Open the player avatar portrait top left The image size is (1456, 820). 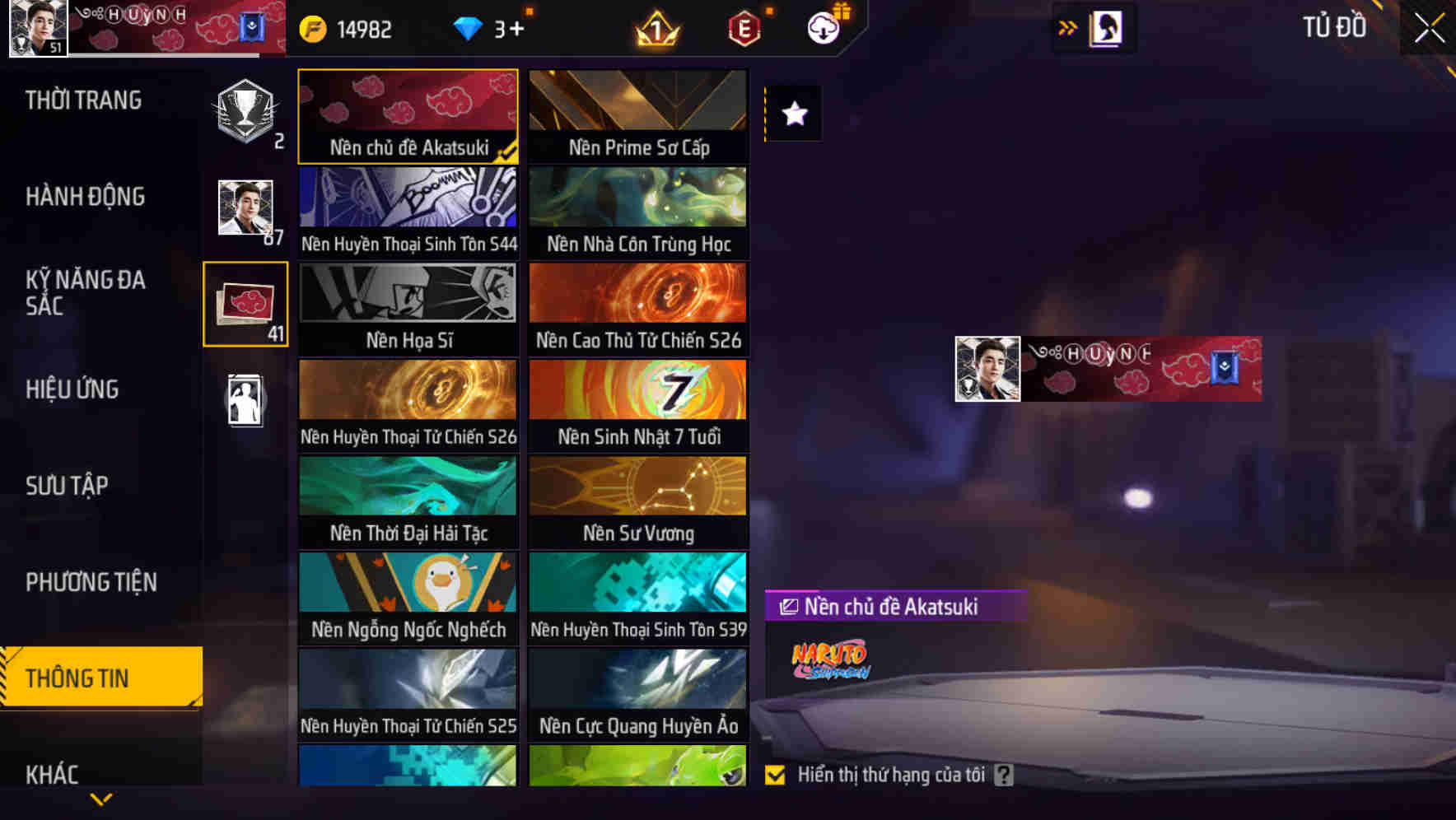coord(36,30)
